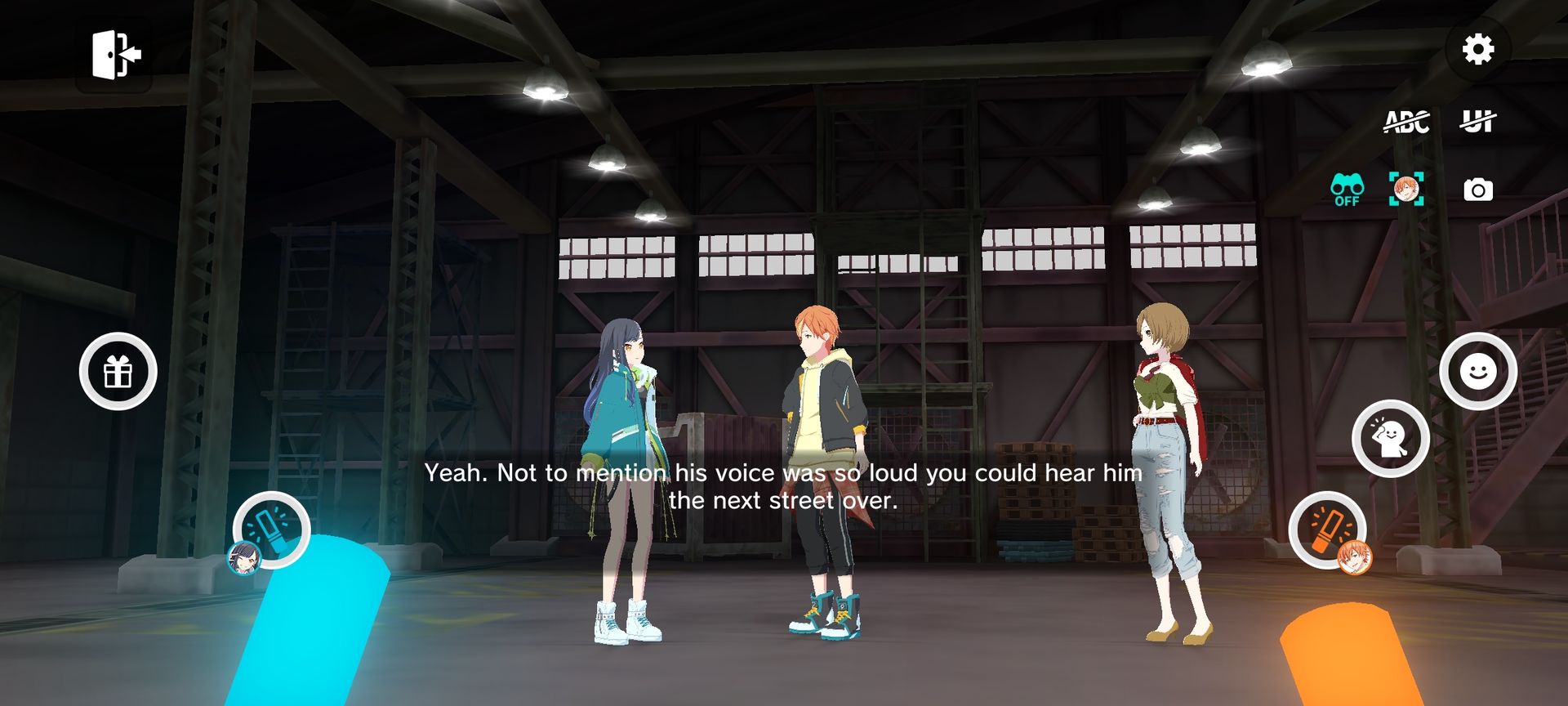Open the gear settings menu
This screenshot has height=706, width=1568.
1477,50
